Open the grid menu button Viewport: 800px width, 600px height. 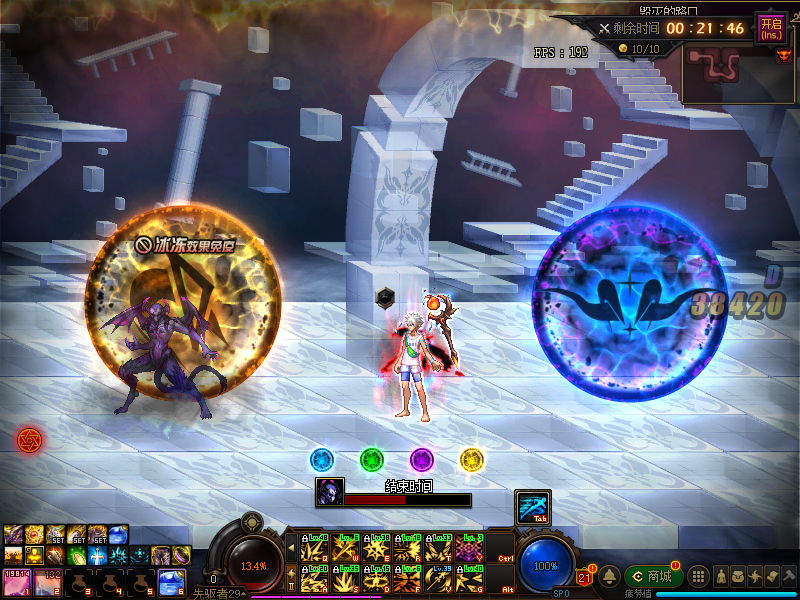699,576
